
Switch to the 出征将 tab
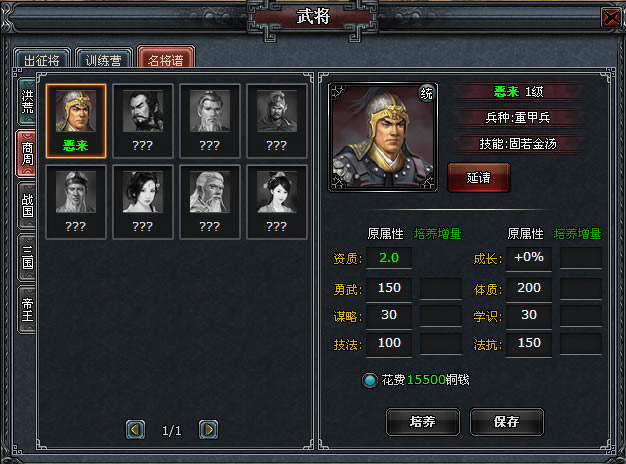pyautogui.click(x=41, y=60)
